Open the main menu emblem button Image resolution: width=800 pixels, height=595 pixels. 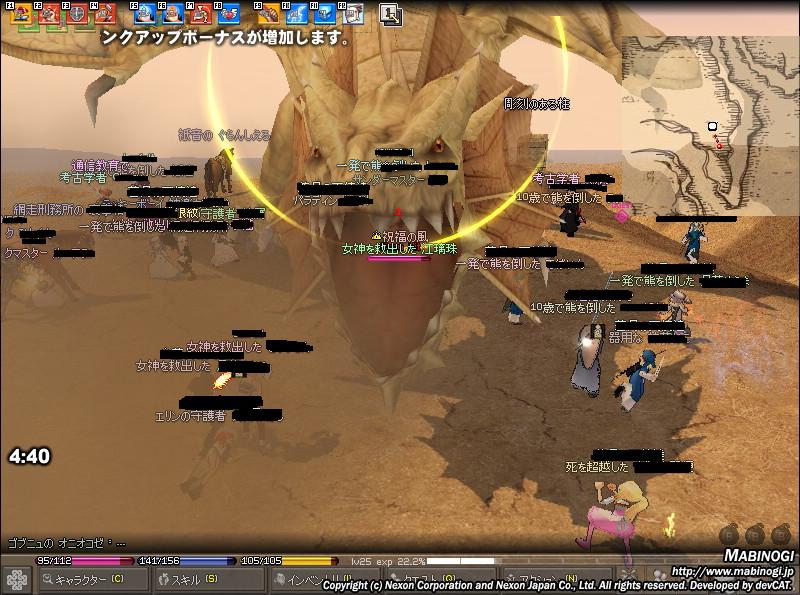[x=16, y=579]
